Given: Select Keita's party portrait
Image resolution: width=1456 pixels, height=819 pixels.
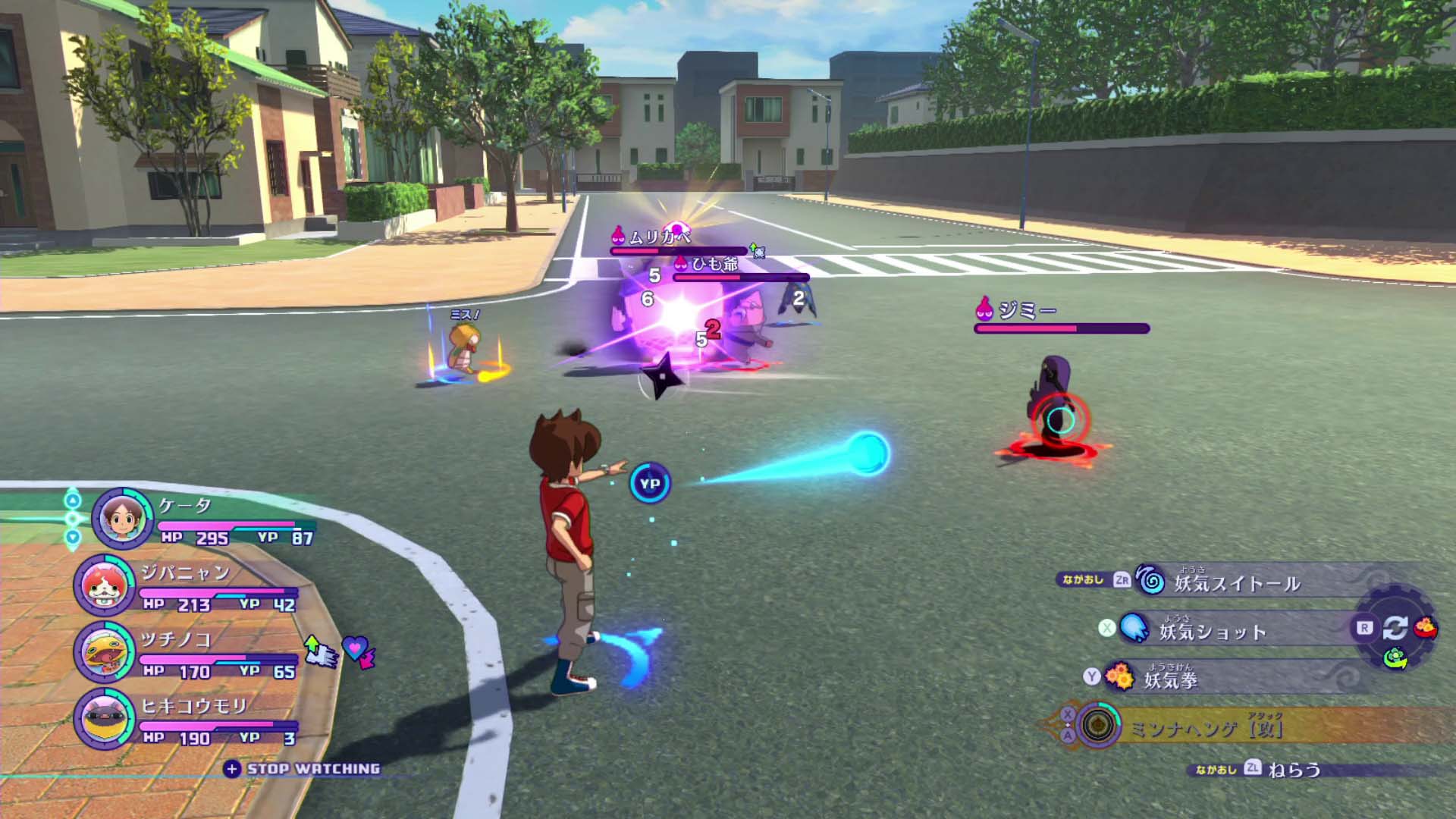Looking at the screenshot, I should [122, 519].
